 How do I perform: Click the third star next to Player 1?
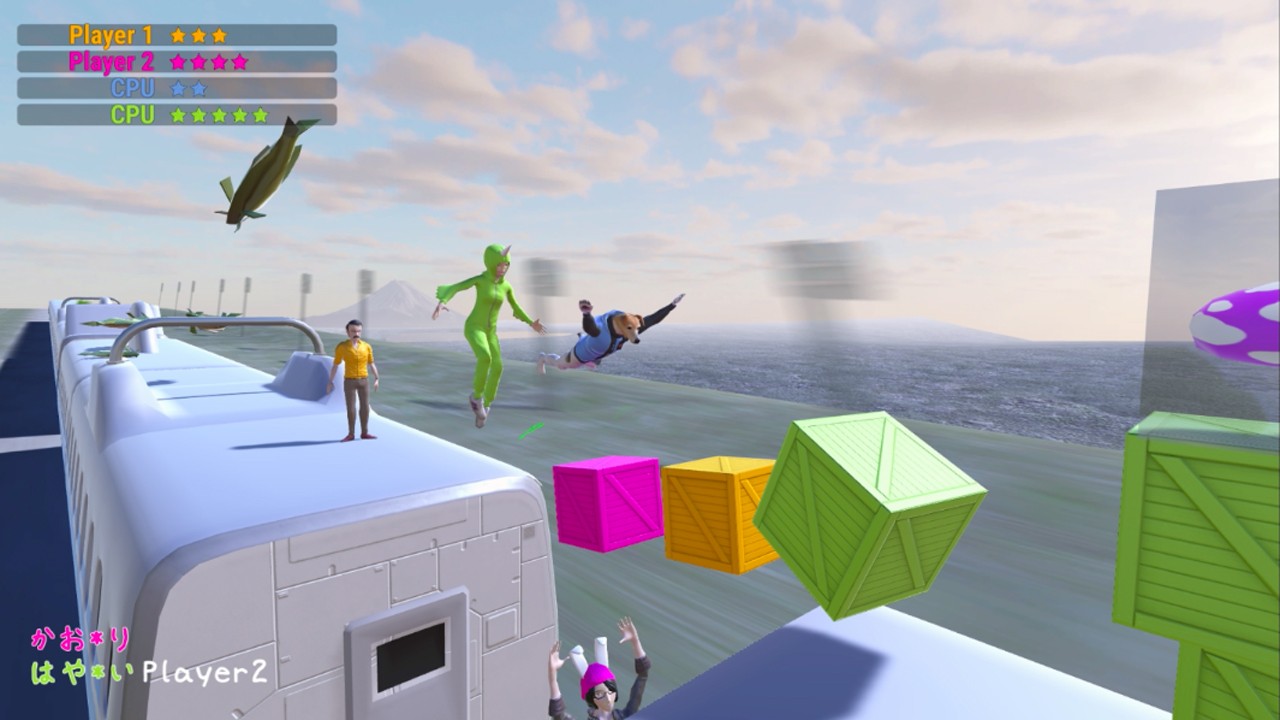[218, 35]
